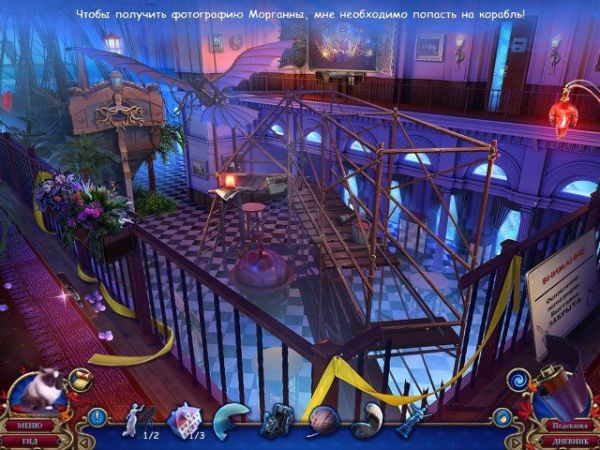Use the Подсказка hint button
600x450 pixels.
[x=566, y=424]
